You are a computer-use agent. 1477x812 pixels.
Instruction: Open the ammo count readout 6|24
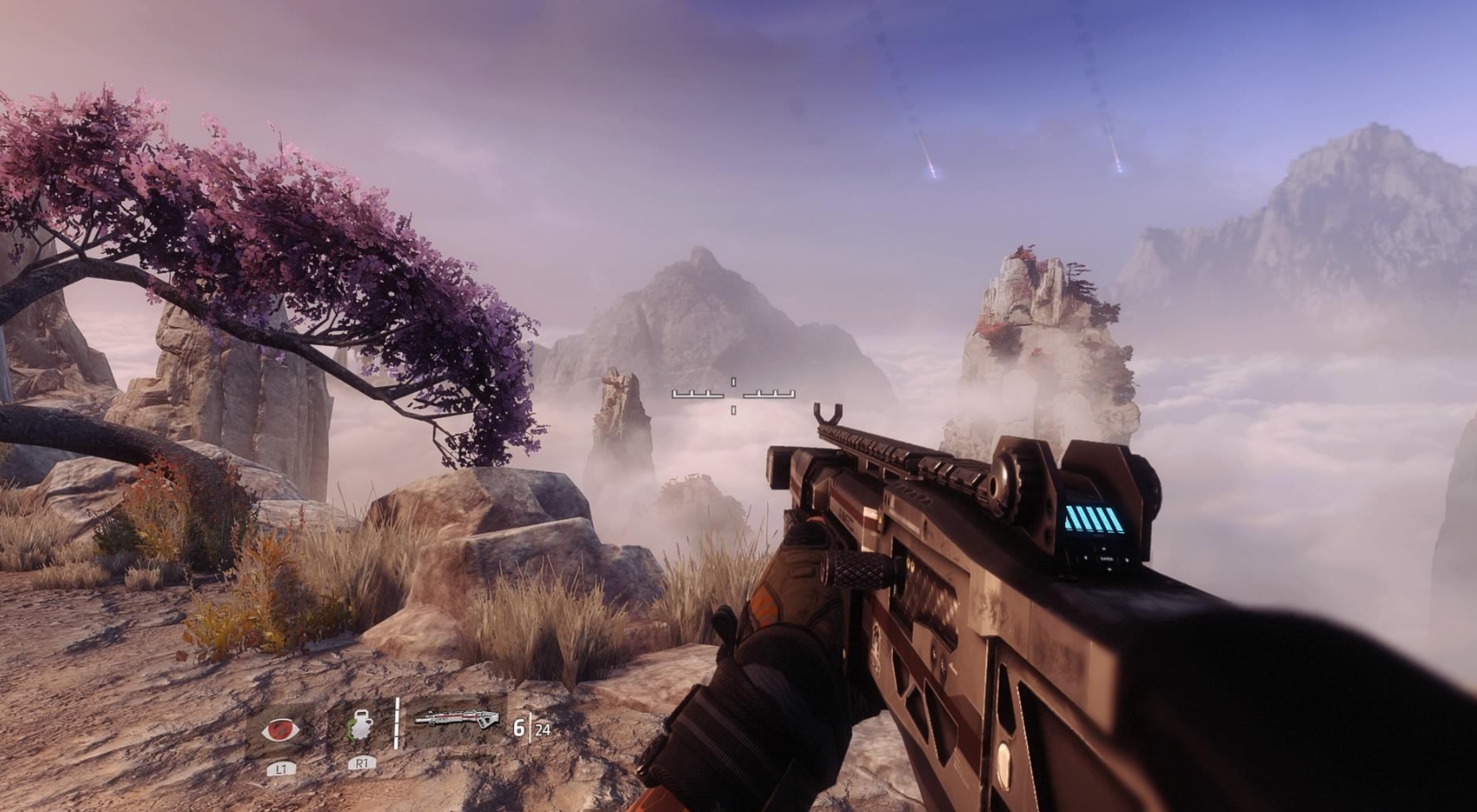[530, 729]
